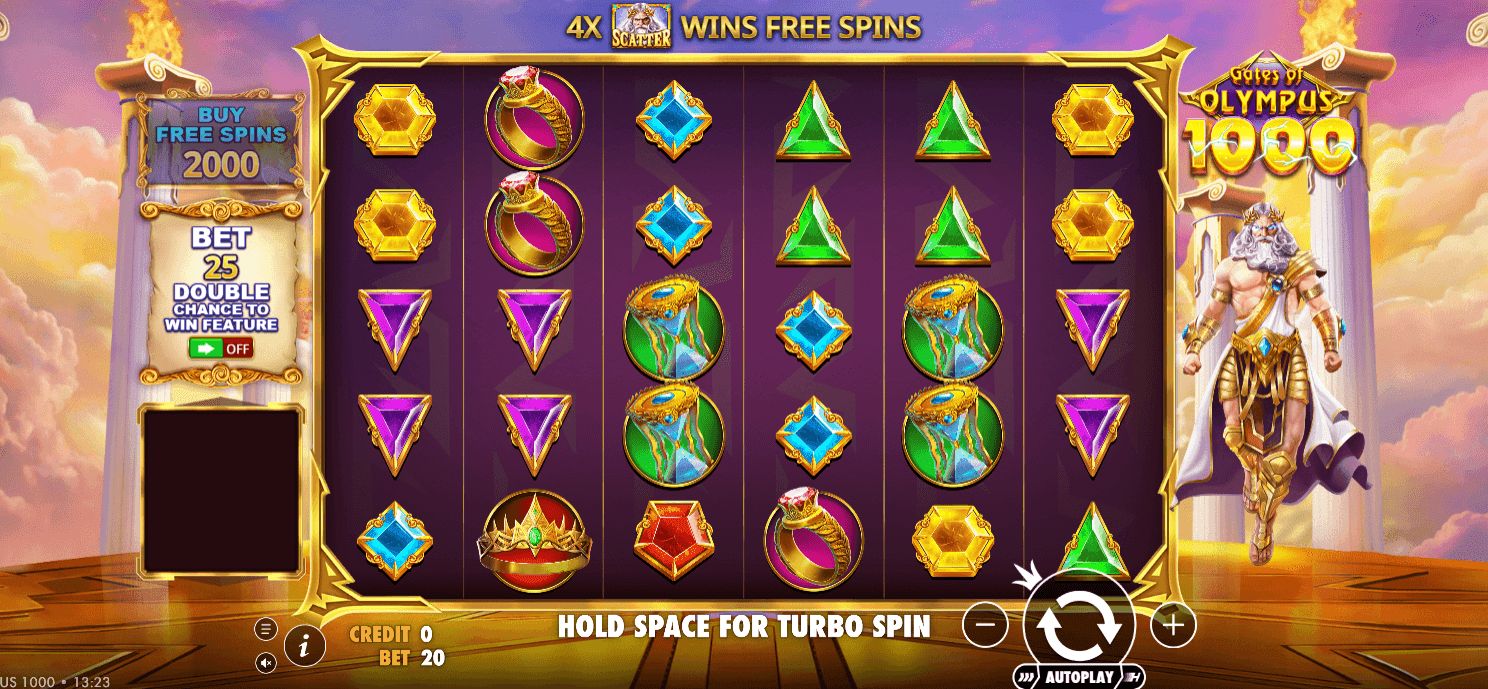
Task: Open the game info panel
Action: click(x=304, y=647)
